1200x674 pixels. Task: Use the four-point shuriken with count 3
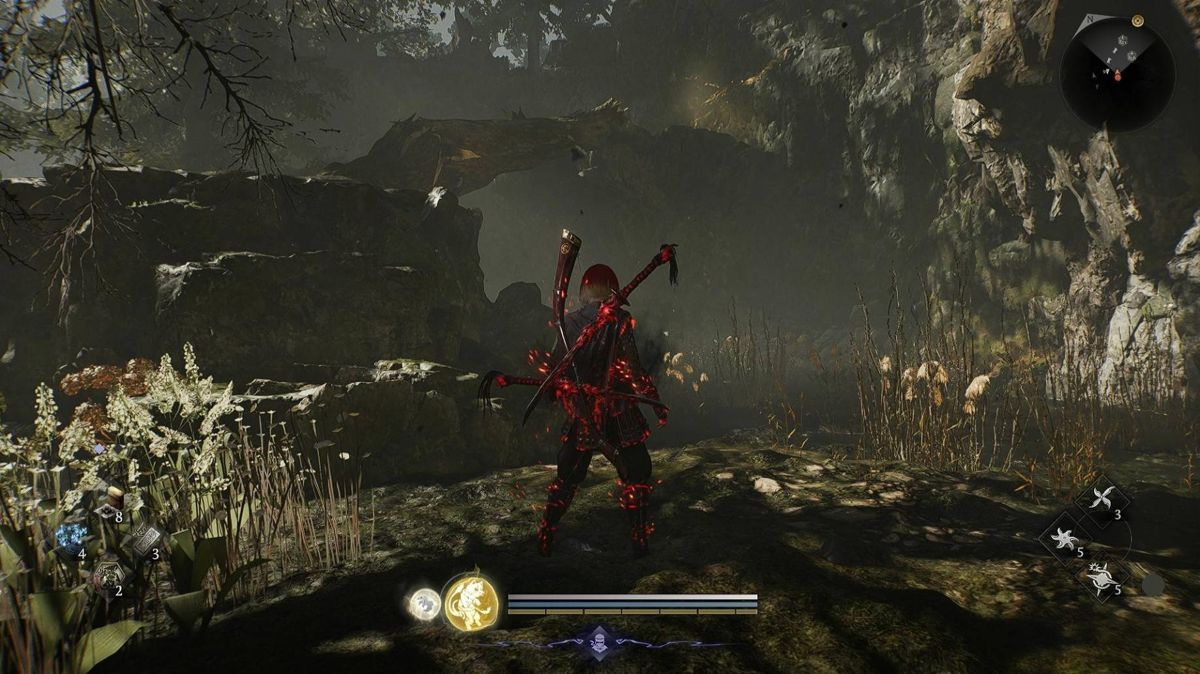click(x=1103, y=499)
